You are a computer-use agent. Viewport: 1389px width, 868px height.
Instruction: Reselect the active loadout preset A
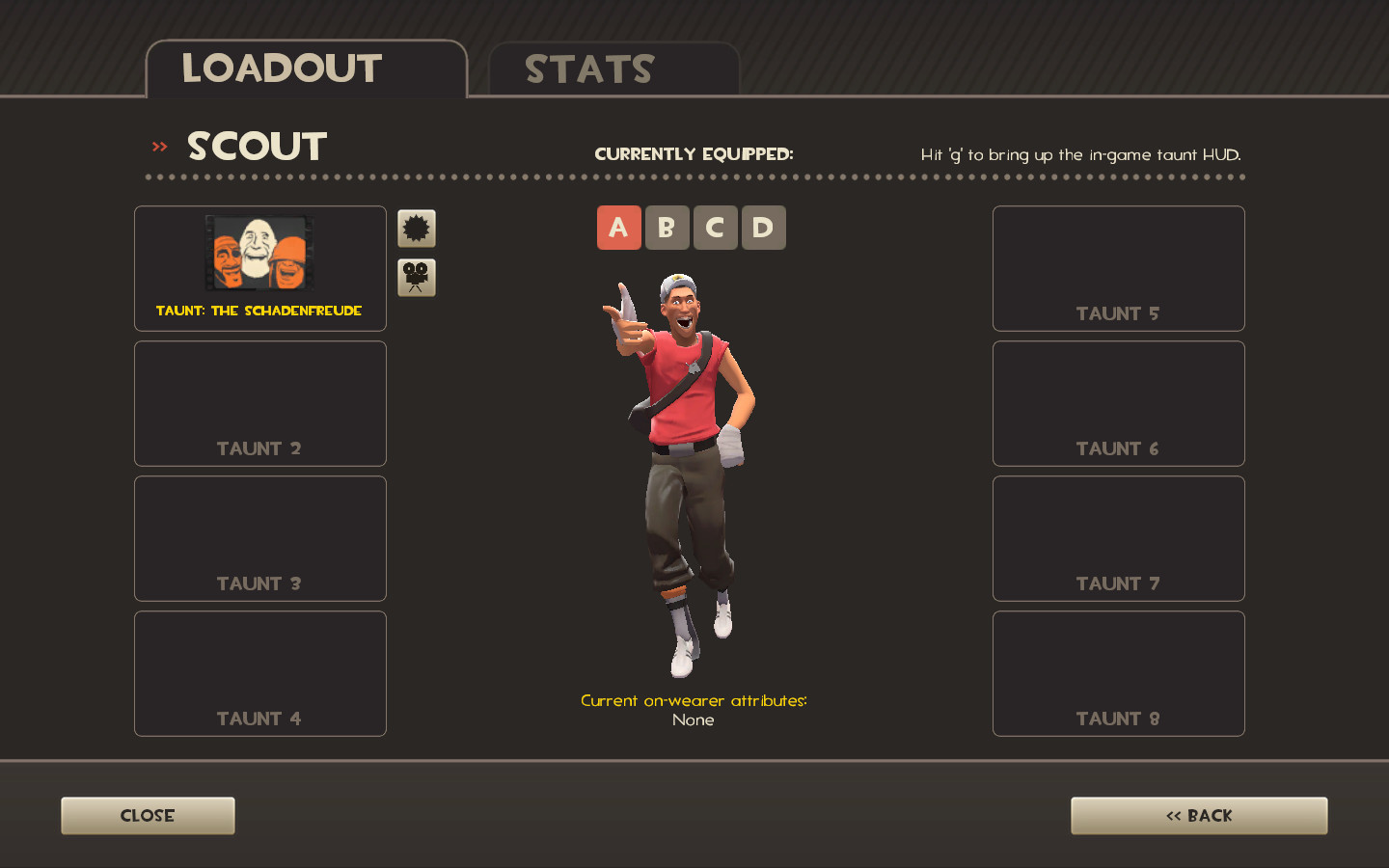click(x=618, y=228)
